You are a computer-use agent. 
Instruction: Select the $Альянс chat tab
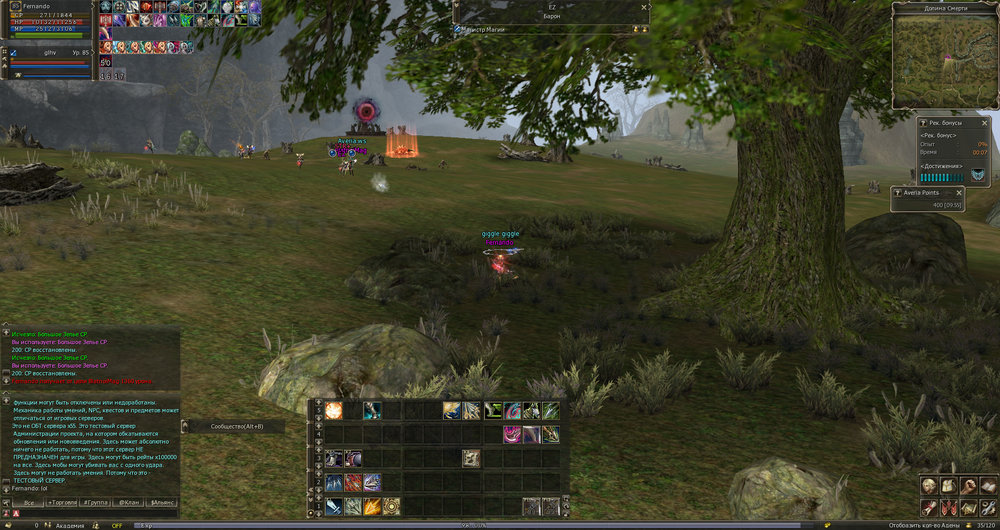coord(162,501)
